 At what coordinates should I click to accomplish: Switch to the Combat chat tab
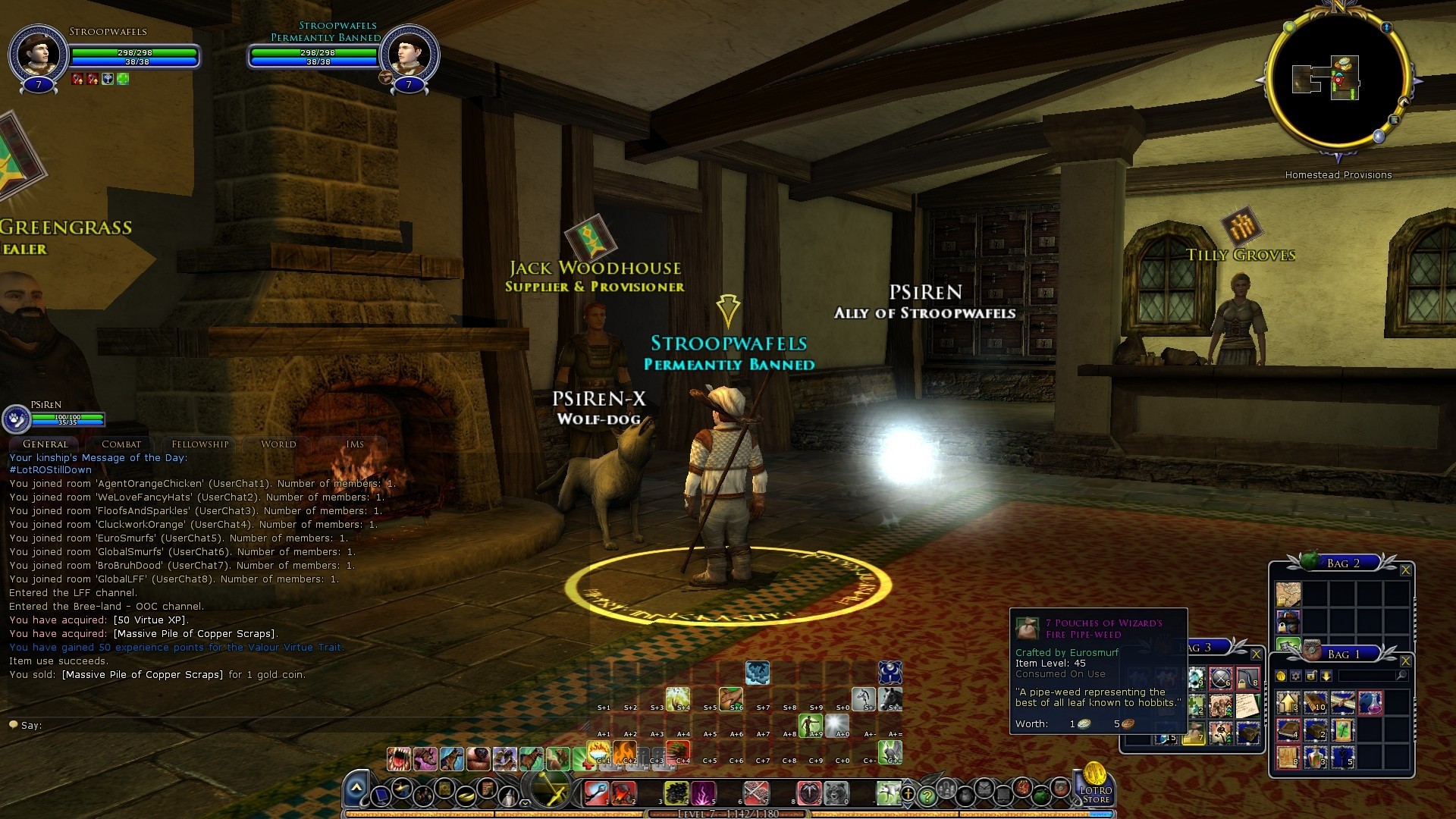121,444
